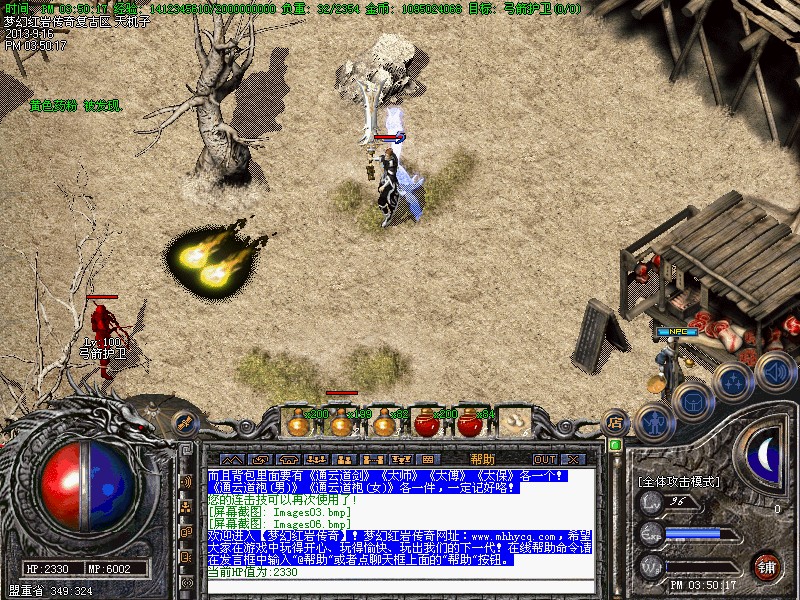This screenshot has width=800, height=600.
Task: Open the character equipment round icon
Action: [653, 422]
